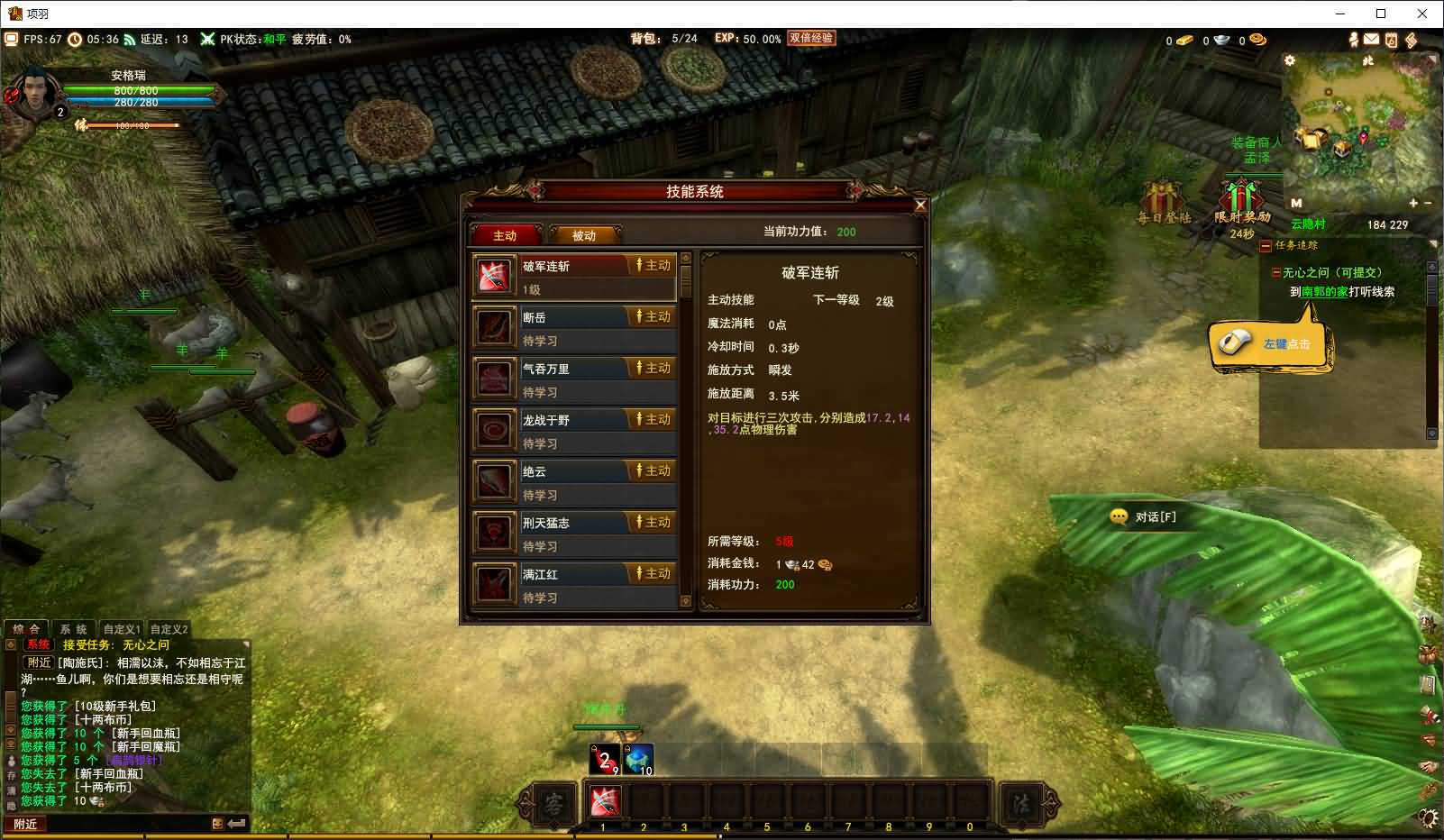The width and height of the screenshot is (1444, 840).
Task: Maximize the game window
Action: tap(1380, 14)
